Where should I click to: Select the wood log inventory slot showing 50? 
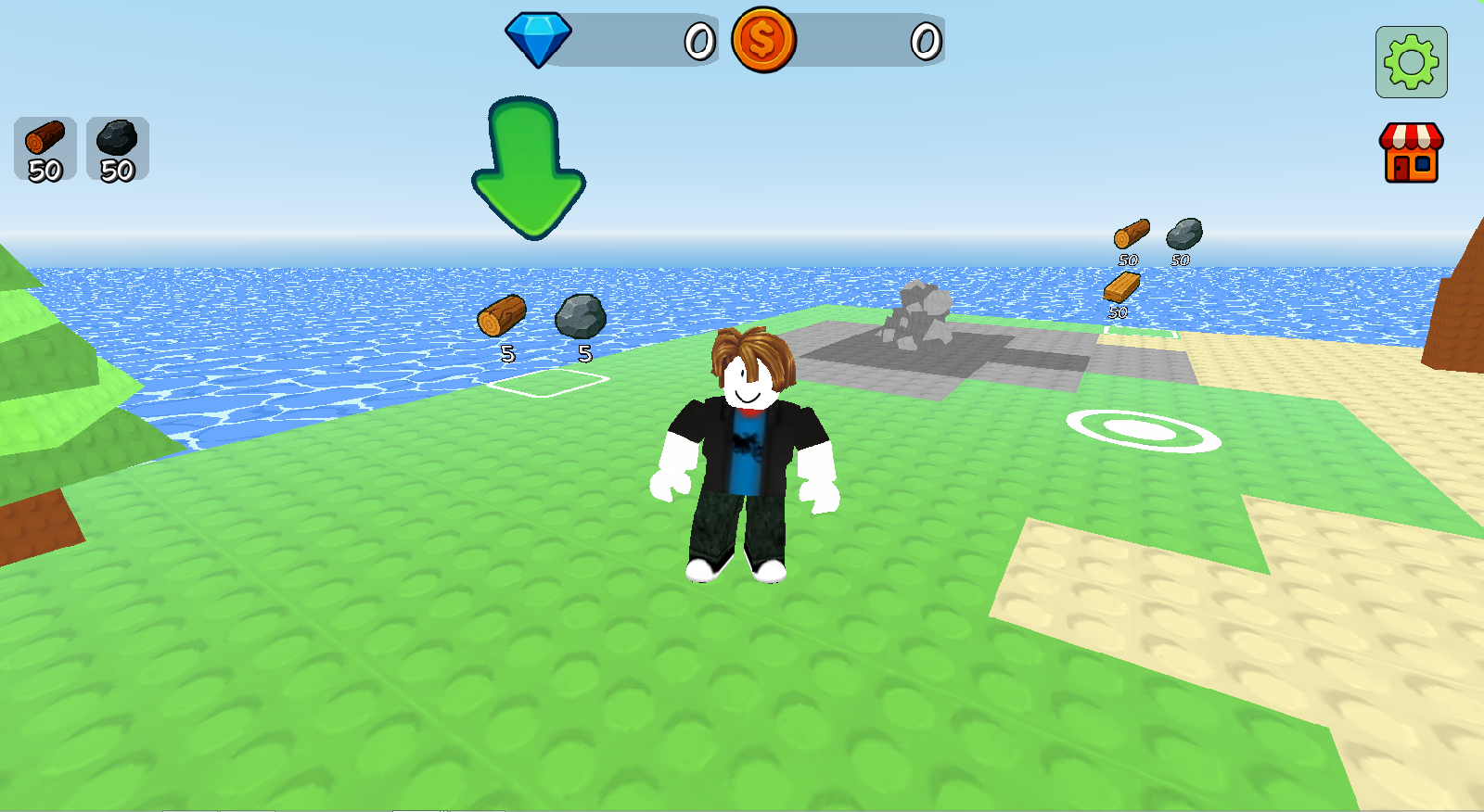(x=45, y=148)
